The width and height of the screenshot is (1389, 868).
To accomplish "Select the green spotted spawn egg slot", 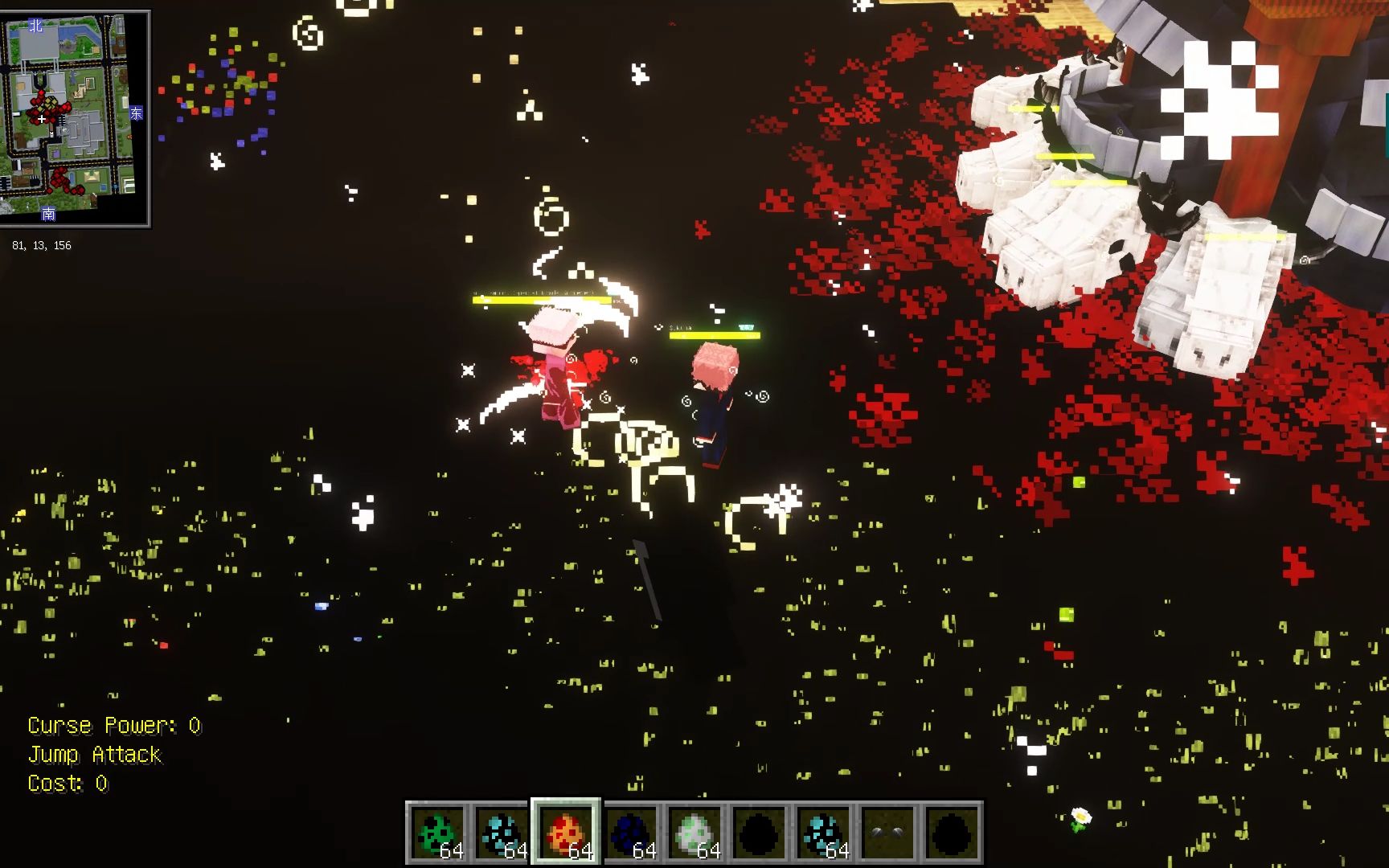I will [437, 833].
